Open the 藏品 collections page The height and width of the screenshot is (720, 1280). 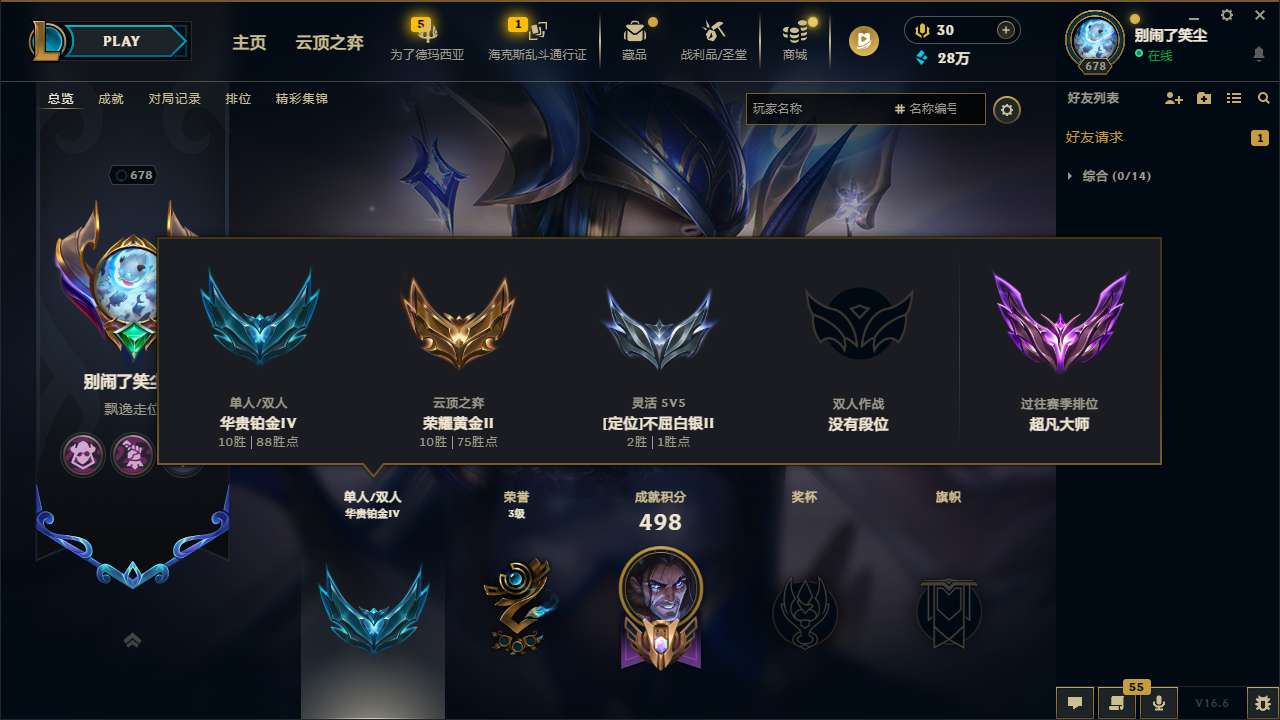click(x=635, y=40)
